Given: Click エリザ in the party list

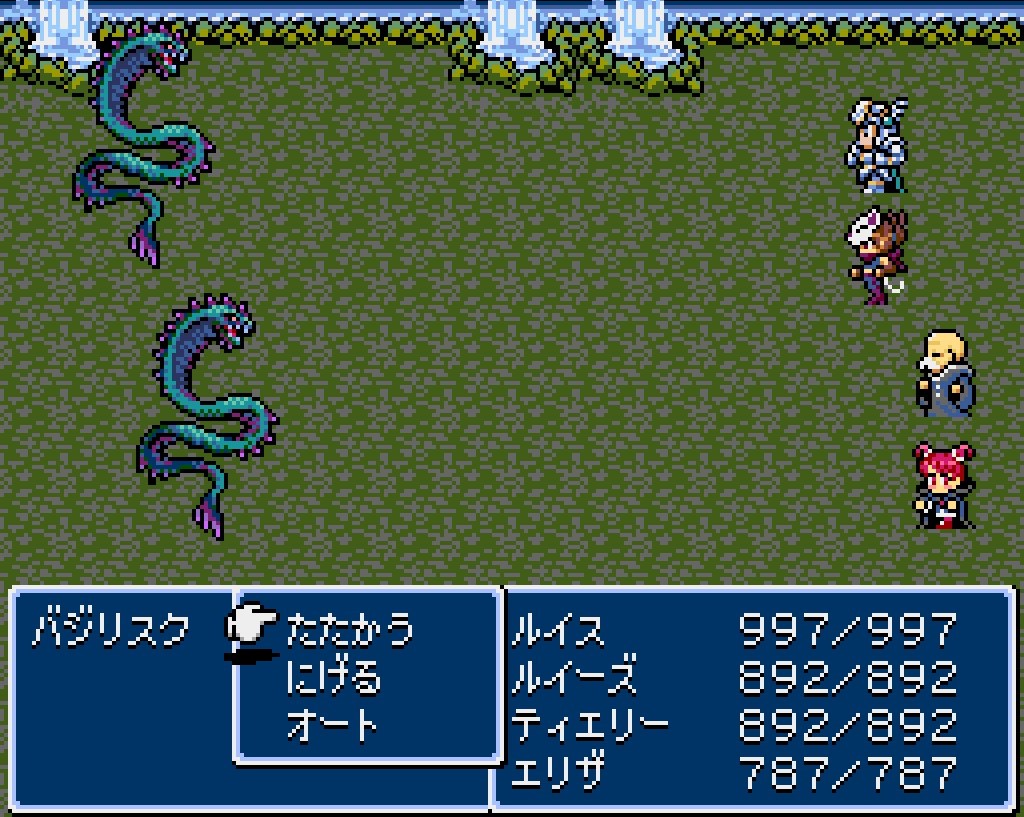Looking at the screenshot, I should [558, 772].
